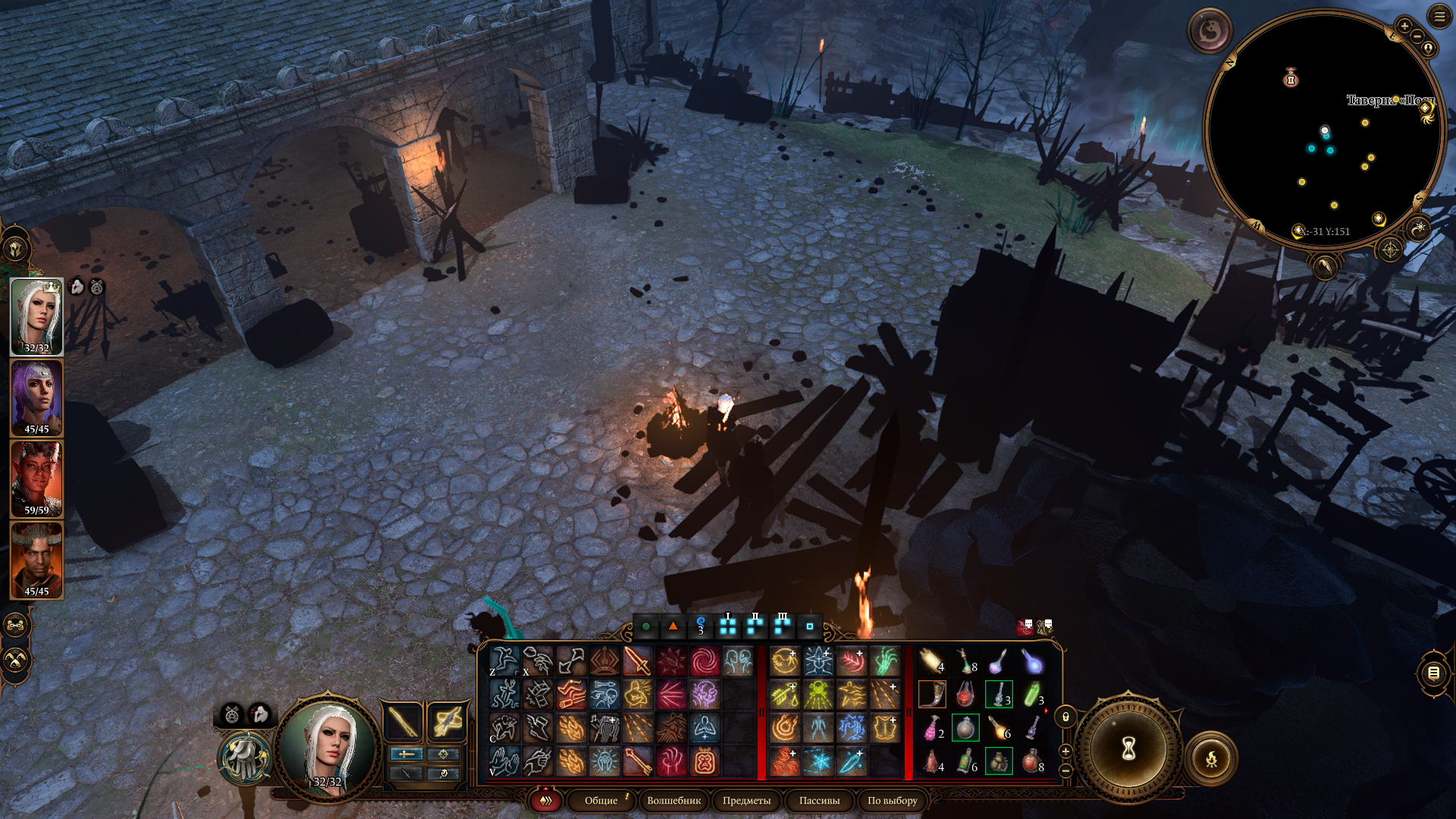Open the camp rest campfire button
The image size is (1456, 819).
[x=1211, y=758]
